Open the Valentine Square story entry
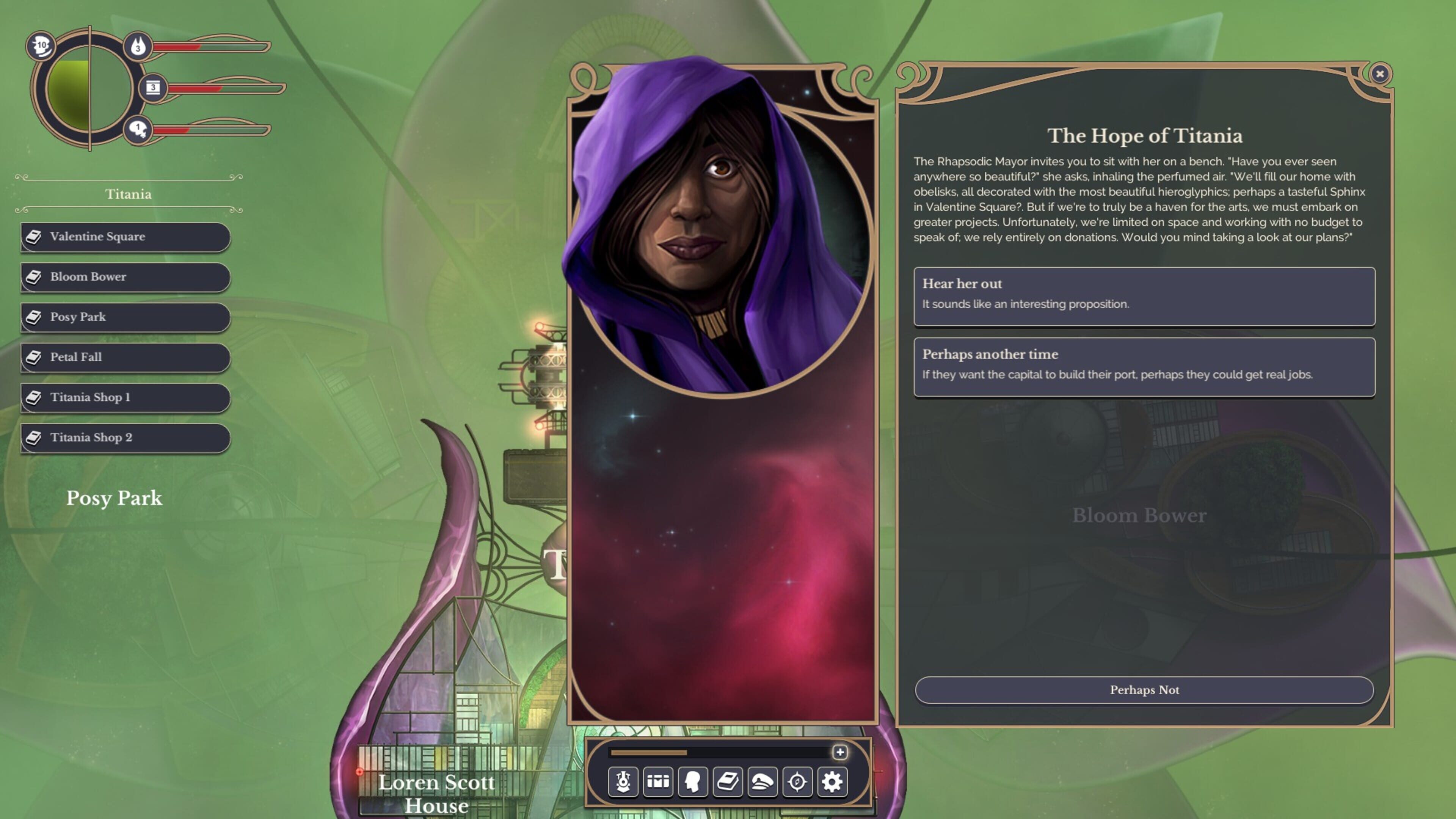Image resolution: width=1456 pixels, height=819 pixels. [126, 237]
